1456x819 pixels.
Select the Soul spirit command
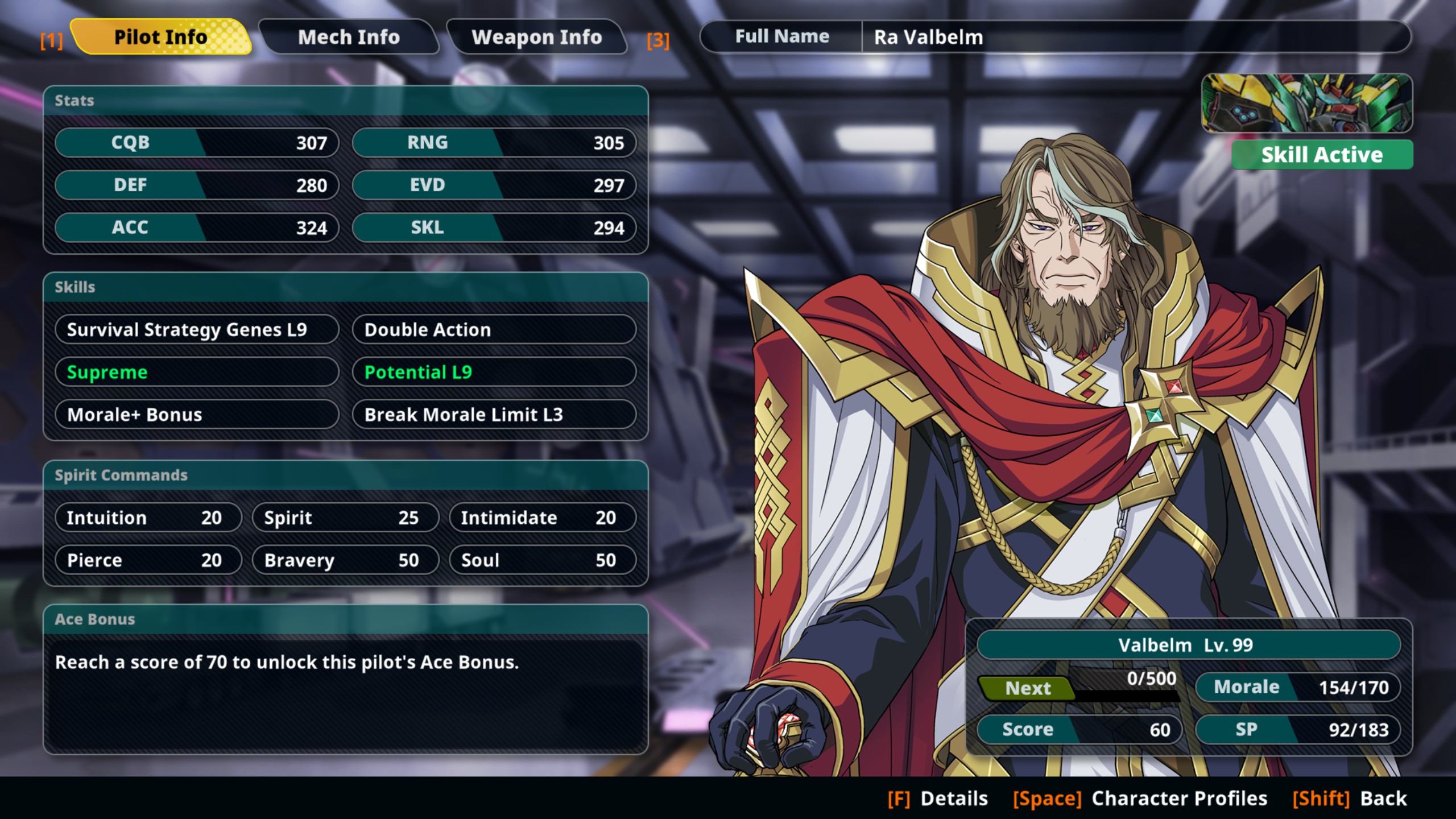tap(542, 560)
